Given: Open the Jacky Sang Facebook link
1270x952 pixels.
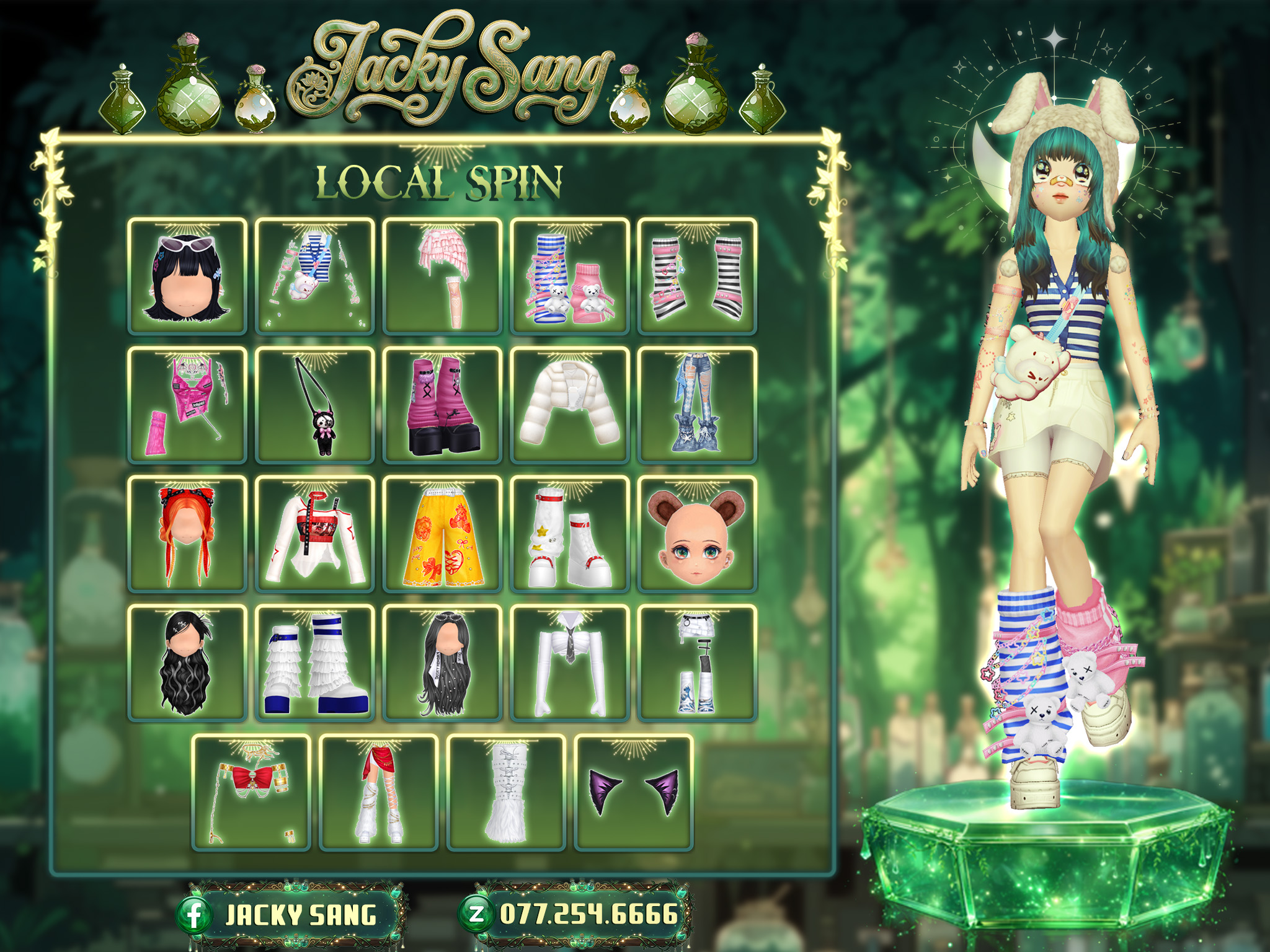Looking at the screenshot, I should point(291,915).
